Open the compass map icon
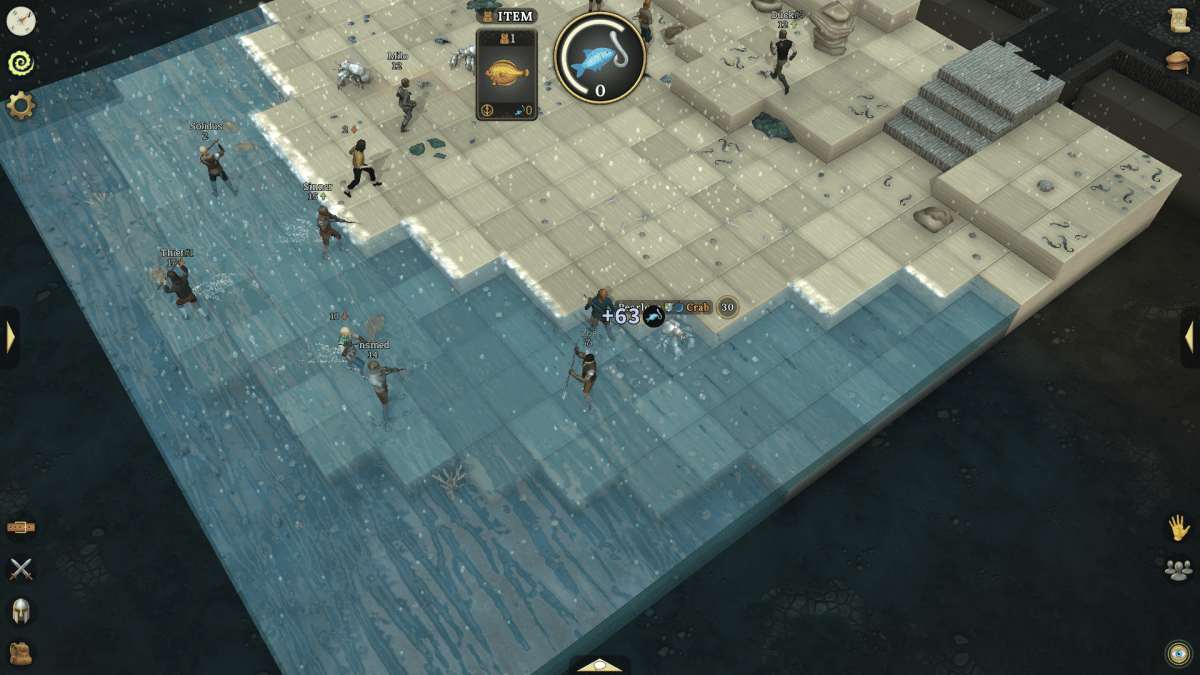Screen dimensions: 1200x675 click(x=20, y=20)
